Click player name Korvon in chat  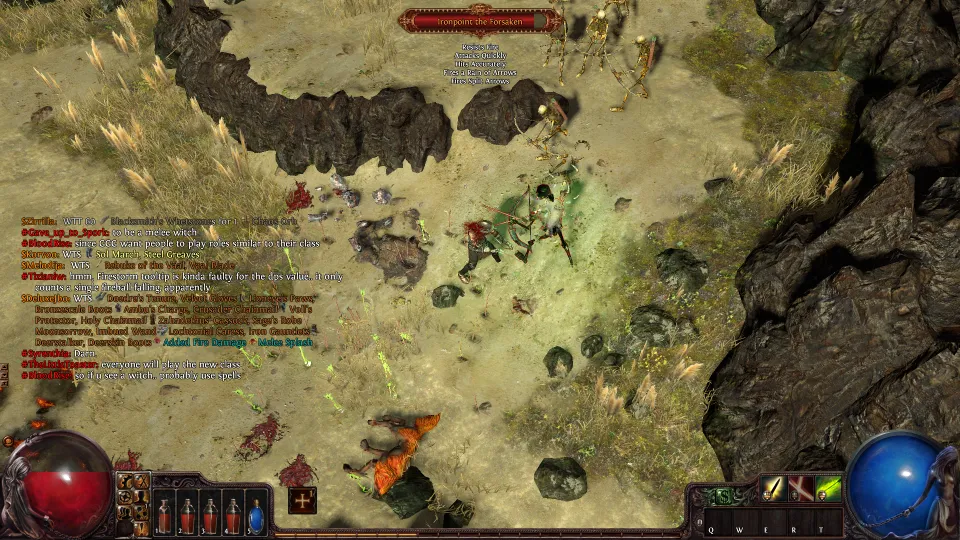point(39,254)
